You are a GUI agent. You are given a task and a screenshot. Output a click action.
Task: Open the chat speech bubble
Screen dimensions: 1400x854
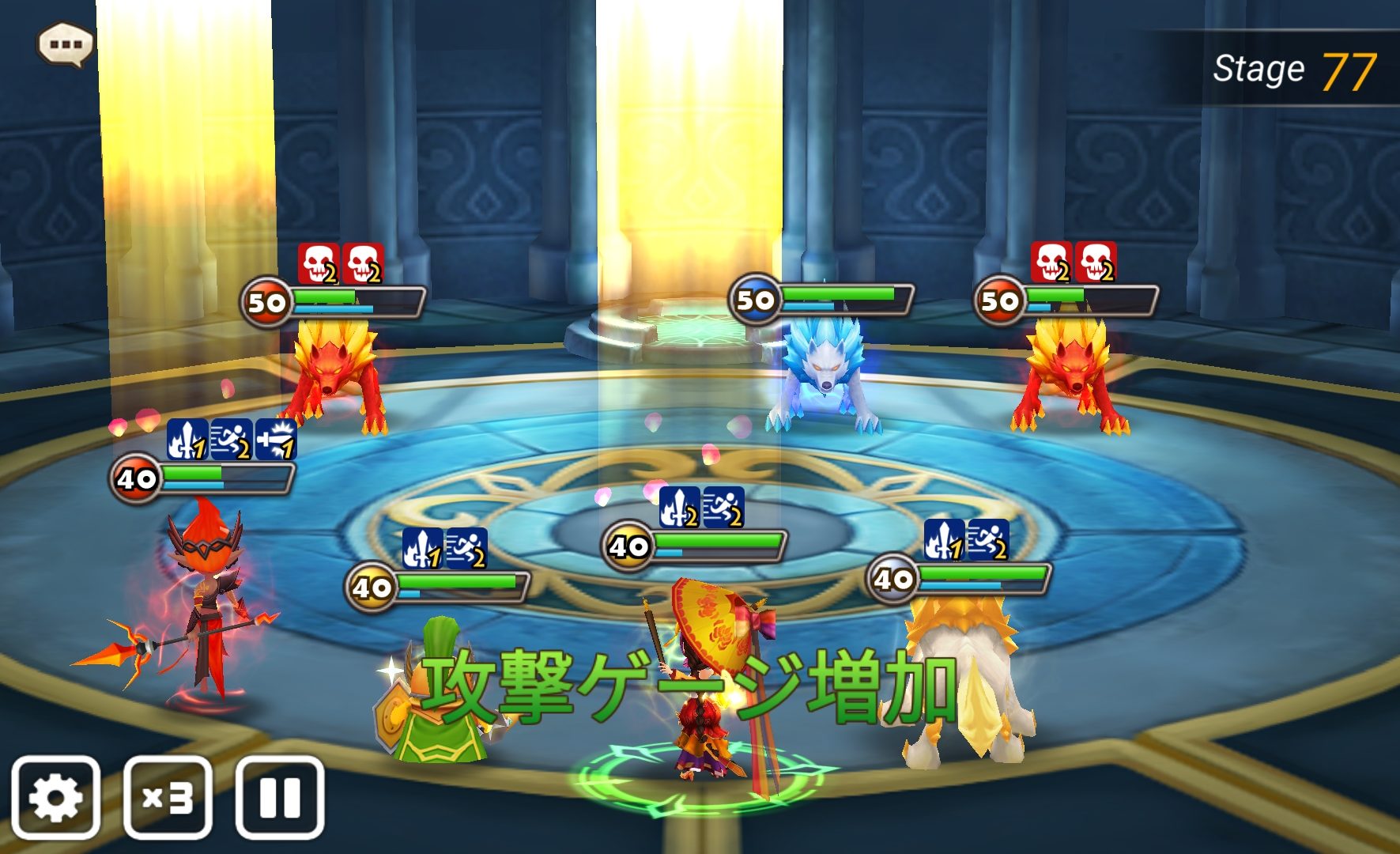[66, 44]
